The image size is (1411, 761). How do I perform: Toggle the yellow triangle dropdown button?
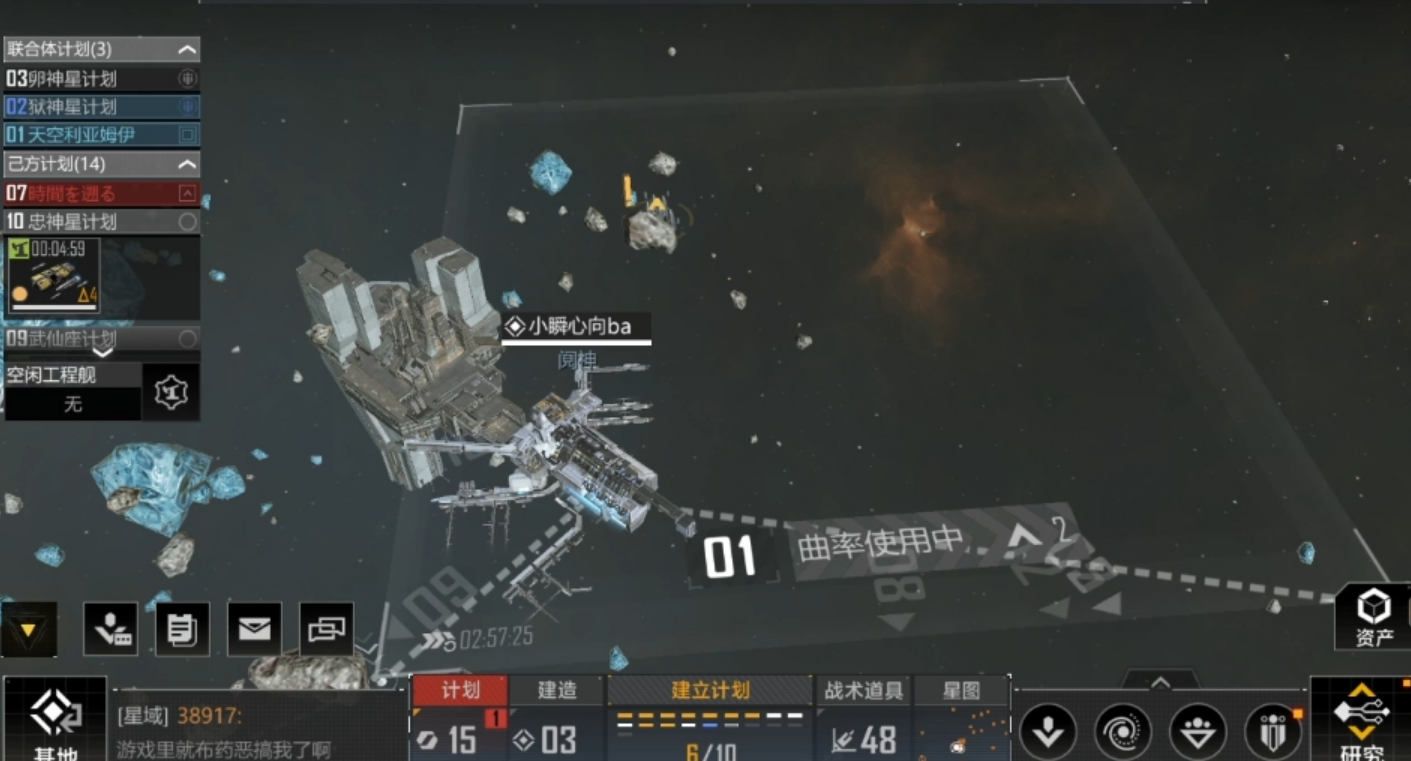coord(28,629)
